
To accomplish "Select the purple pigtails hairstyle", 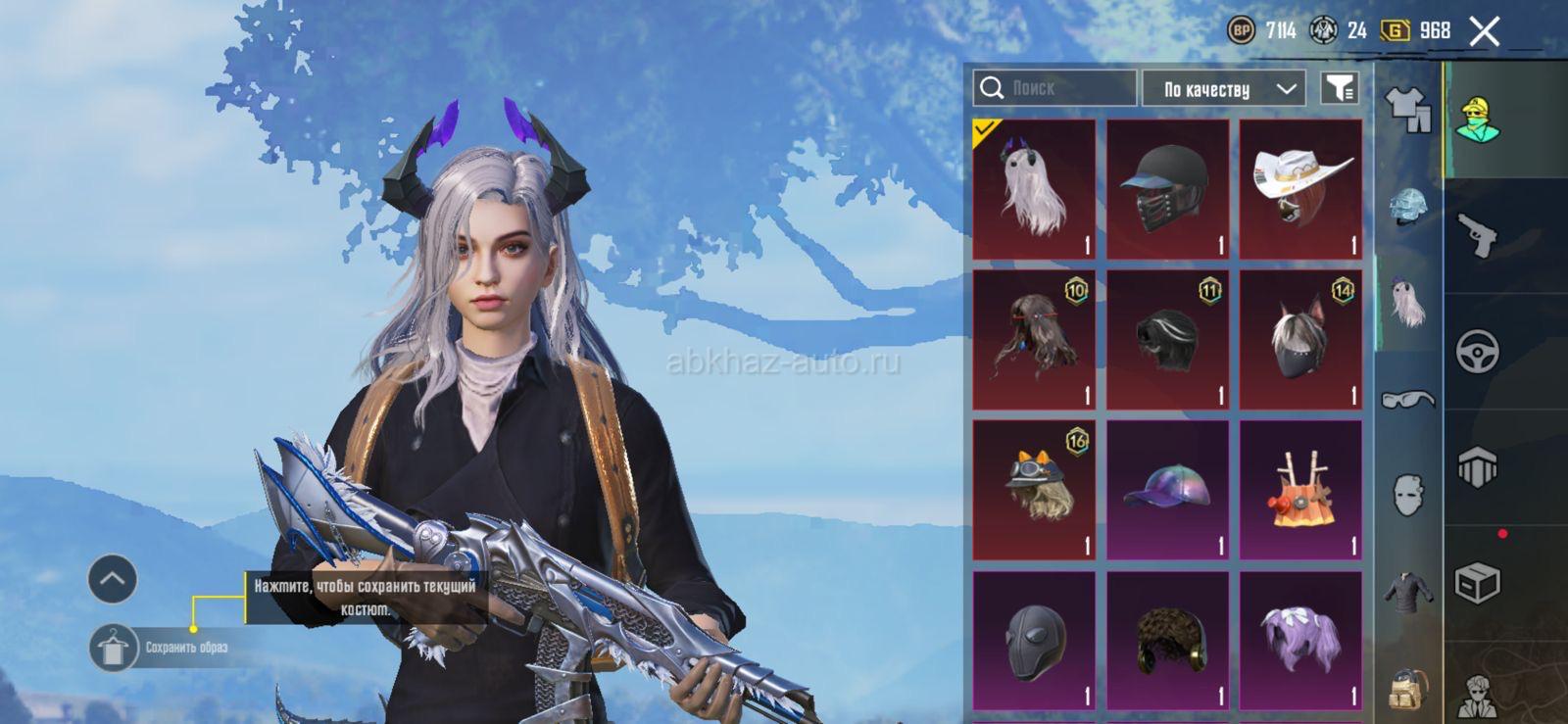I will pyautogui.click(x=1300, y=641).
